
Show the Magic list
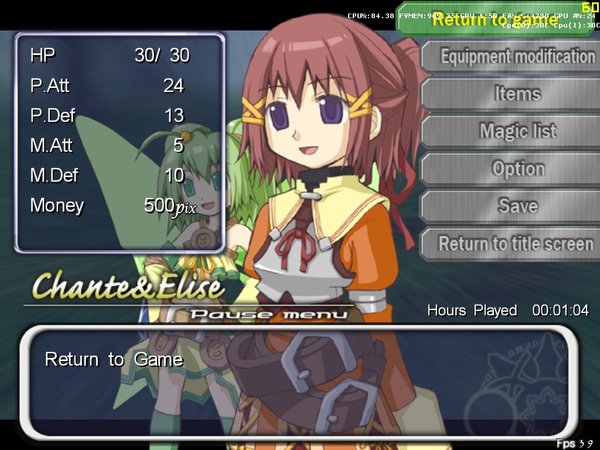(x=517, y=131)
